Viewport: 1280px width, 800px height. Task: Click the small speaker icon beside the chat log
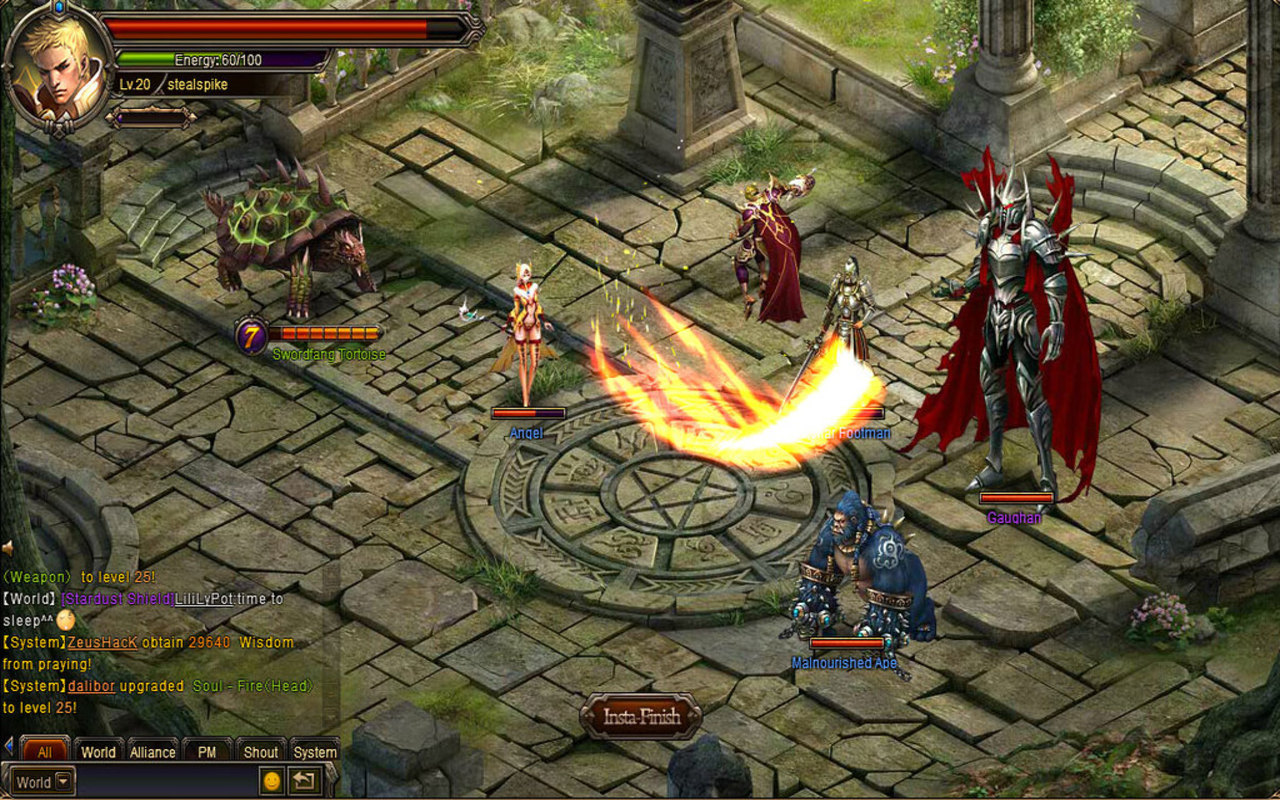coord(7,546)
